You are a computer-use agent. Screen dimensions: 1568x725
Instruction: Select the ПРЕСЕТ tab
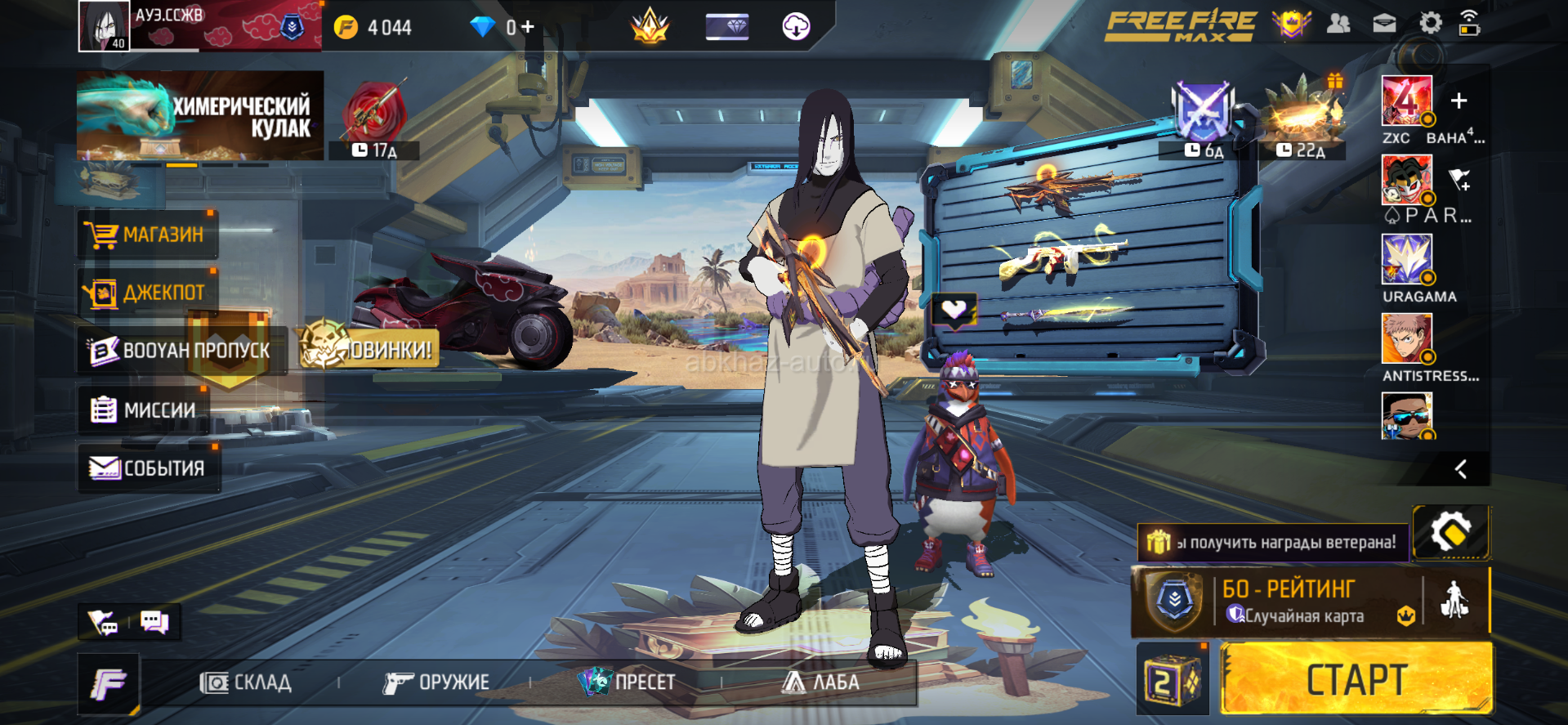628,682
